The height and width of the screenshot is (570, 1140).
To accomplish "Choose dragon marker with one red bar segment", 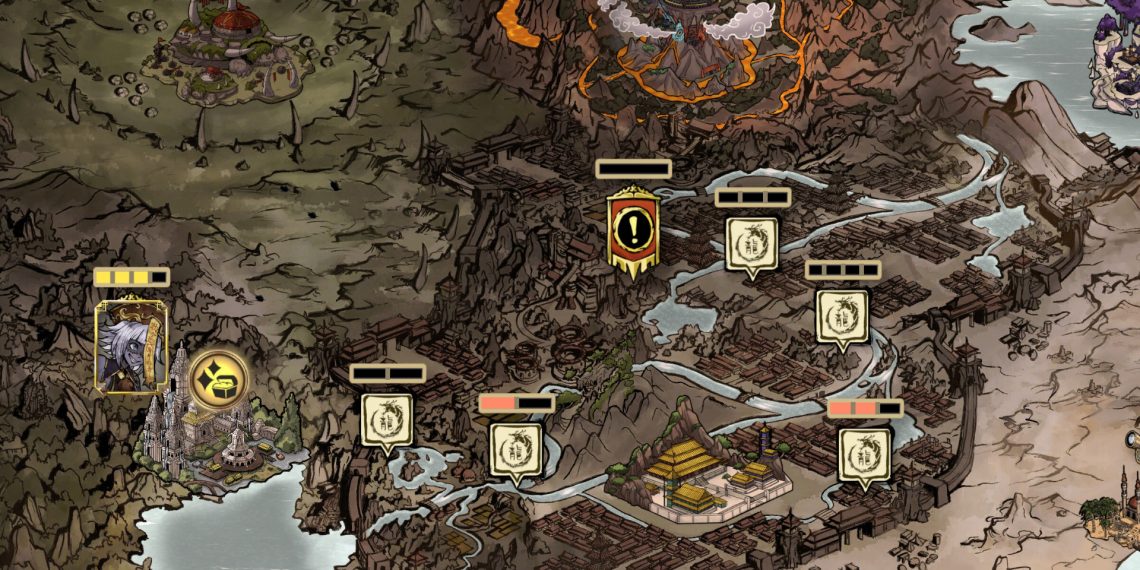I will tap(515, 449).
